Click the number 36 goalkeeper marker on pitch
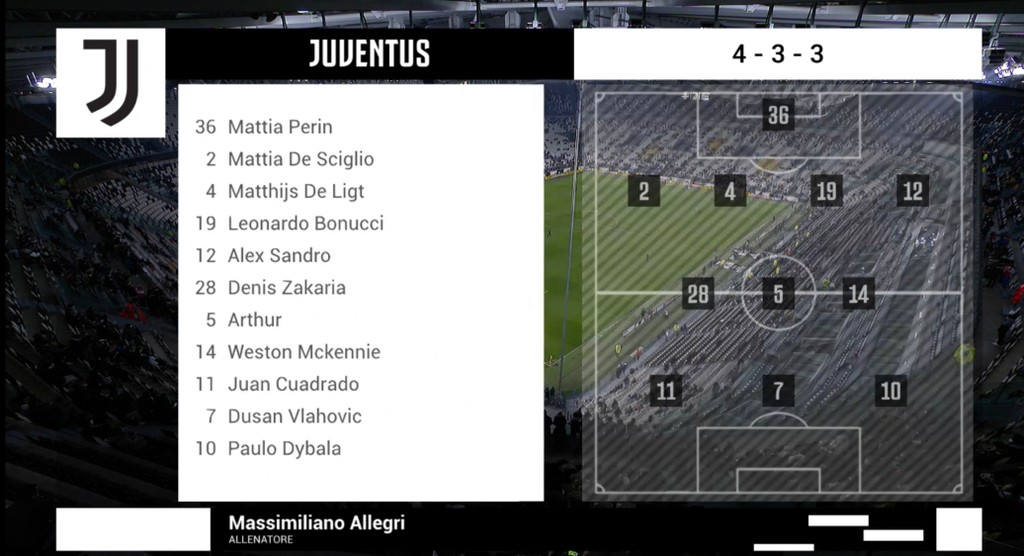 778,115
